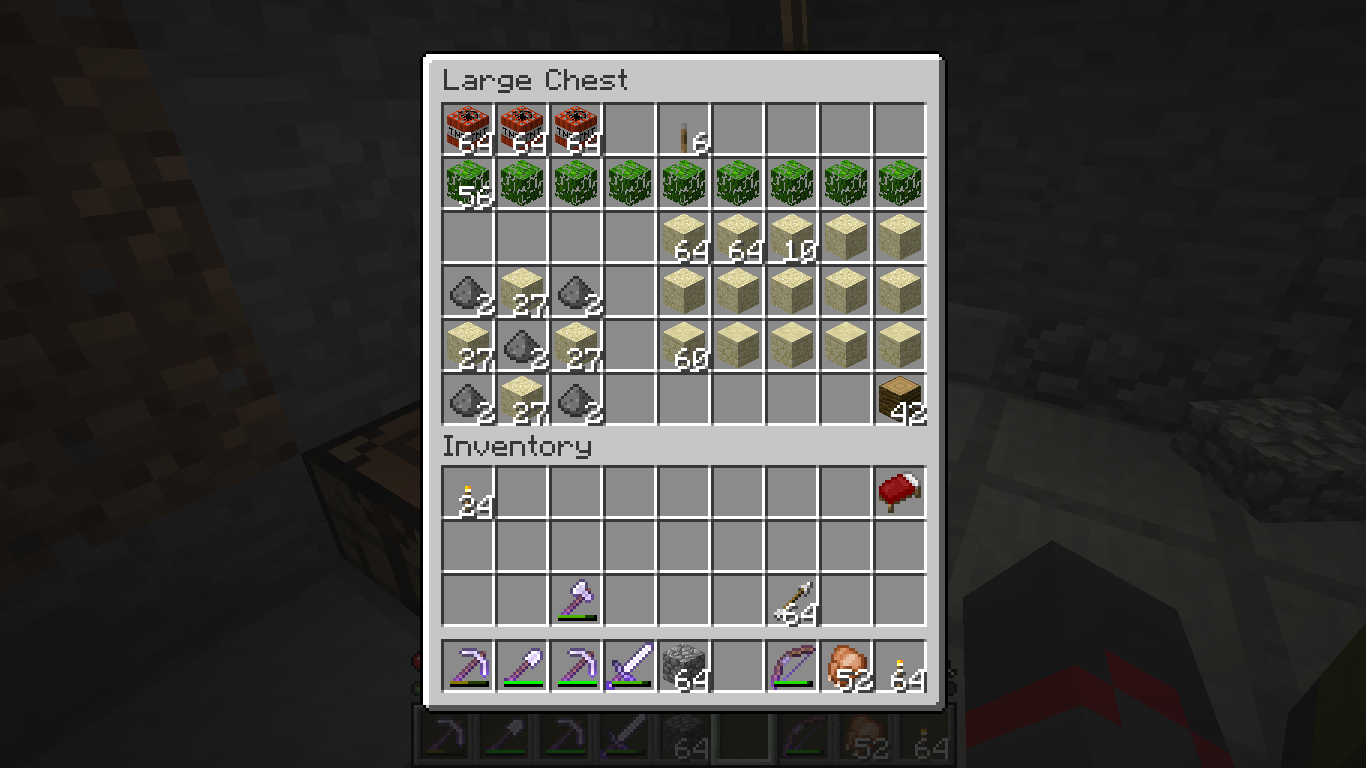Pick up the 24 torches stack

468,493
